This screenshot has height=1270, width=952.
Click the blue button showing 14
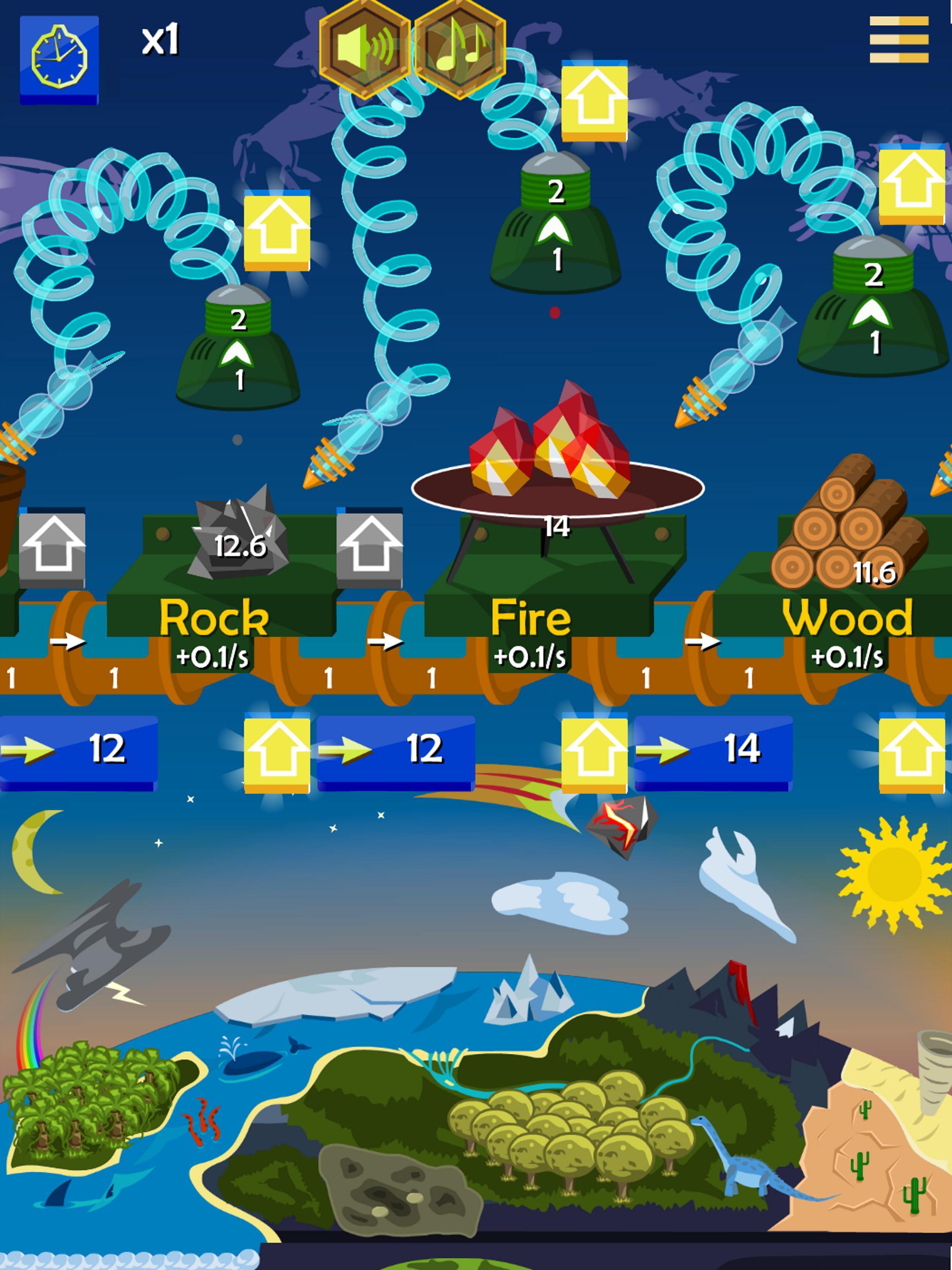click(x=713, y=751)
